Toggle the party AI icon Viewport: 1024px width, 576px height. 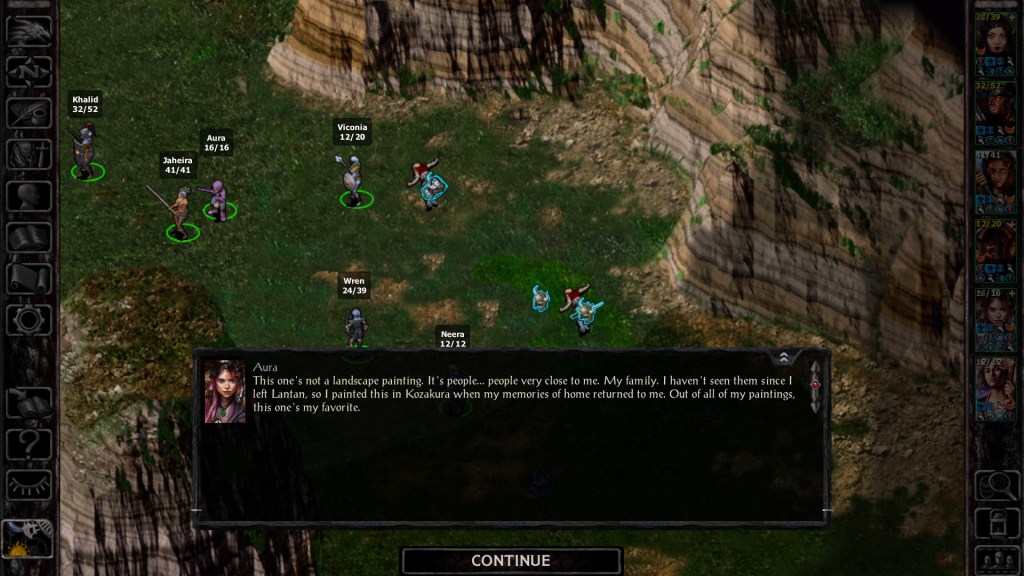pos(996,558)
